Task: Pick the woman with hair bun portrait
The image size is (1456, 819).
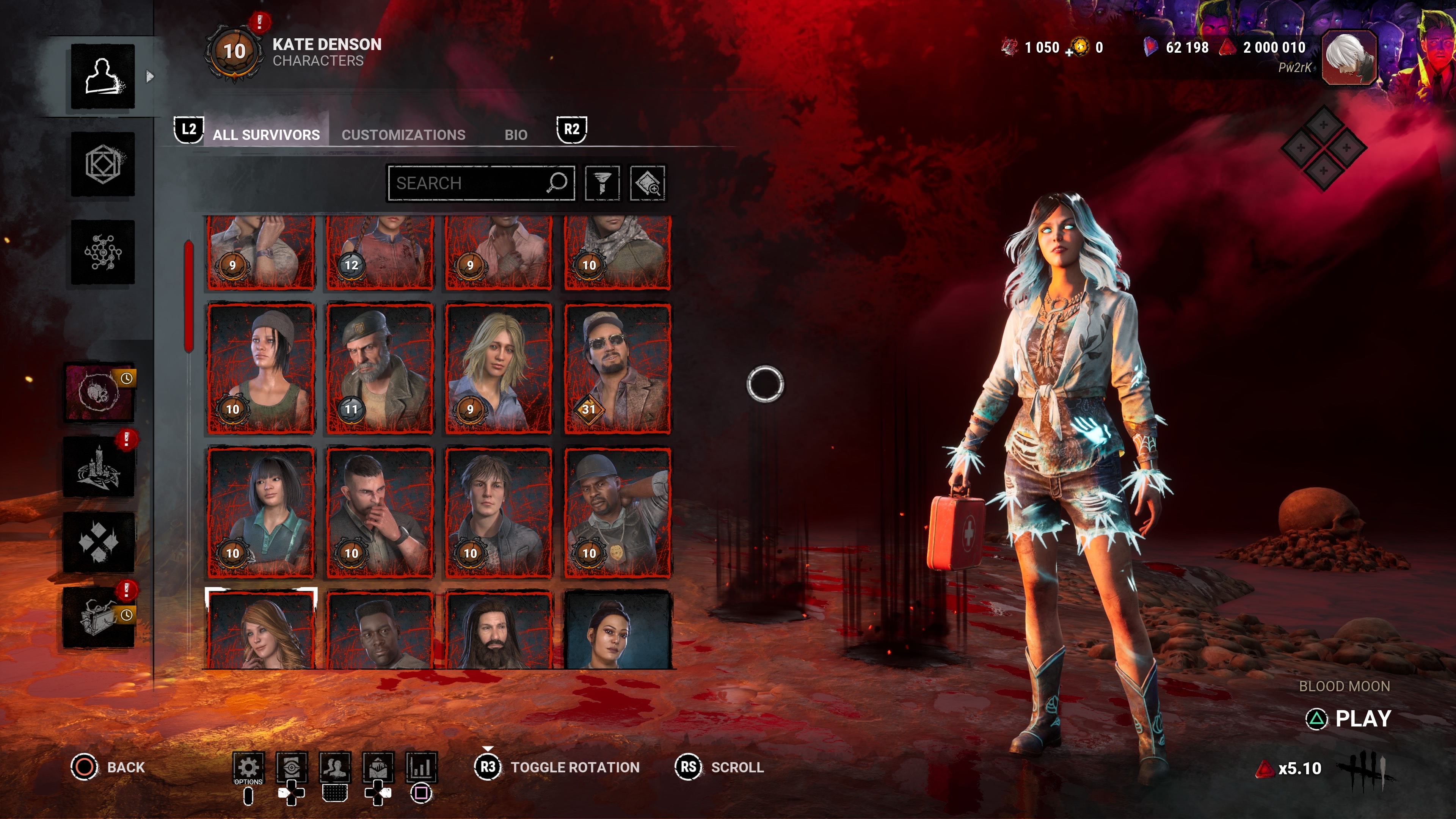Action: pyautogui.click(x=617, y=630)
